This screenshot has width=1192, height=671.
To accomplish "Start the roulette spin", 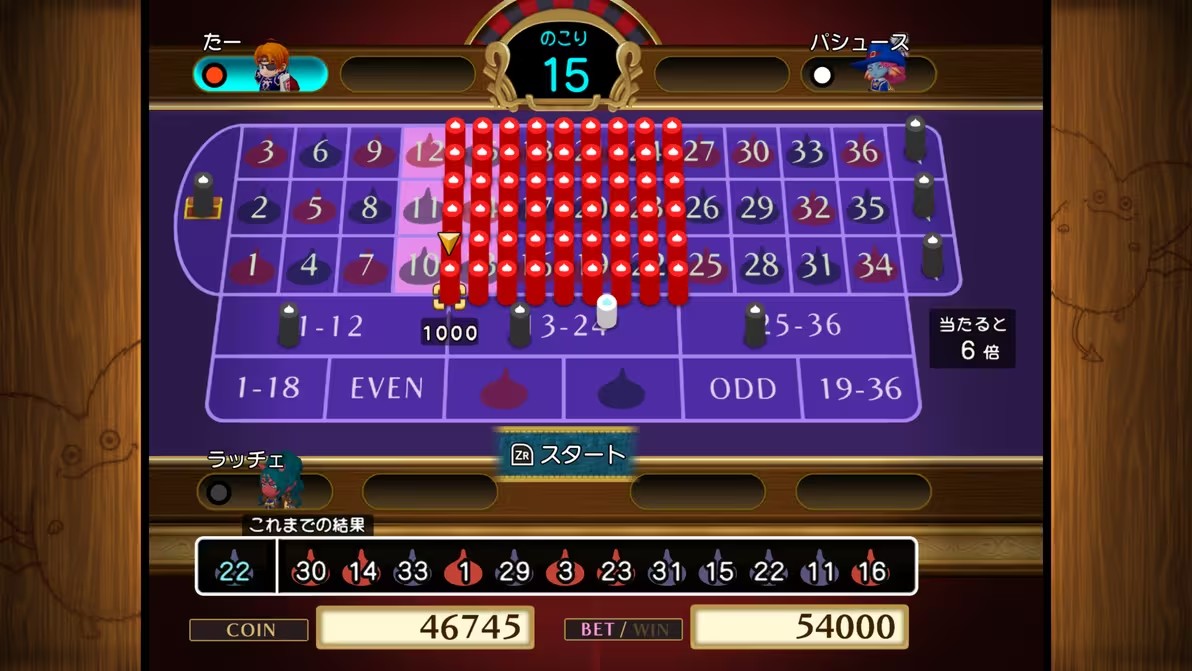I will point(567,455).
